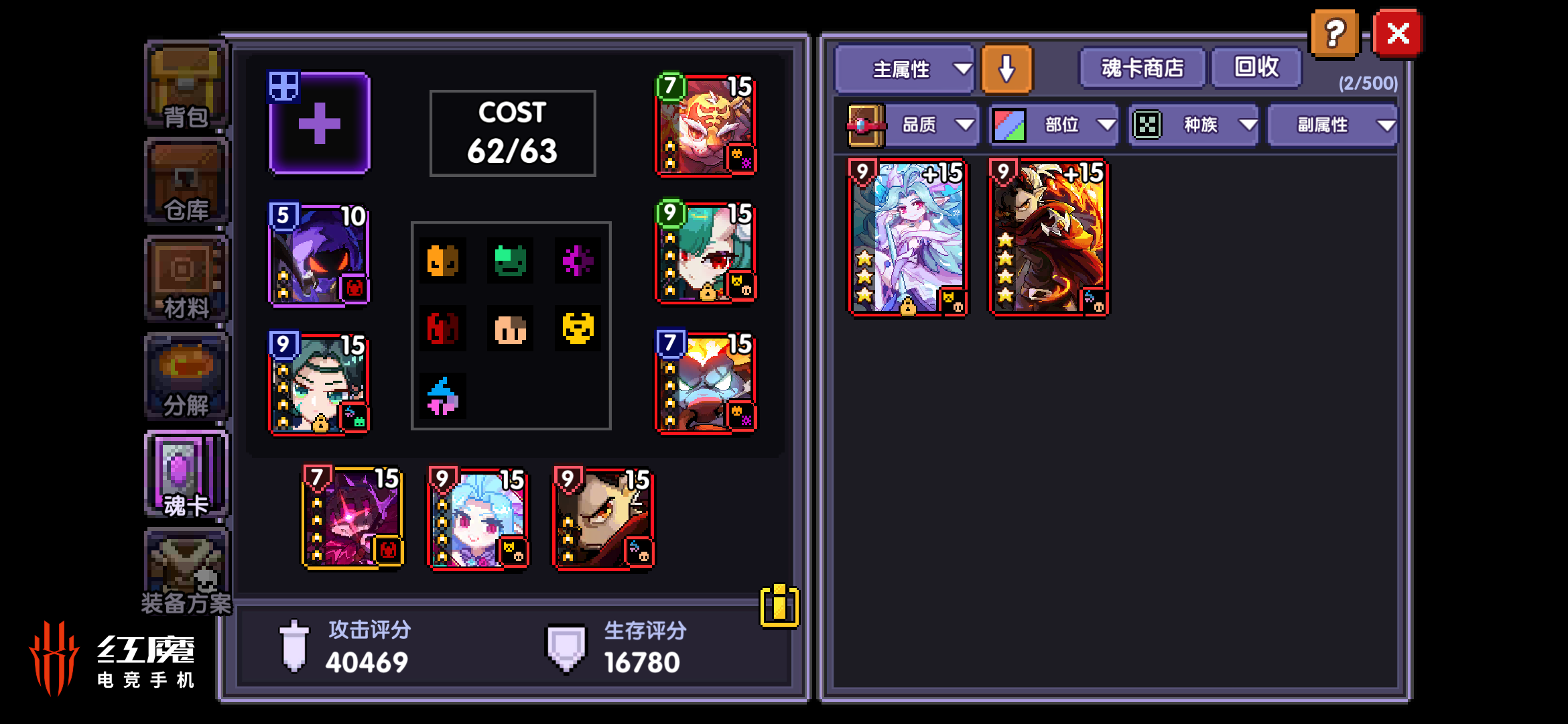Click the 回收 (recycle) button
The height and width of the screenshot is (724, 1568).
(x=1256, y=67)
